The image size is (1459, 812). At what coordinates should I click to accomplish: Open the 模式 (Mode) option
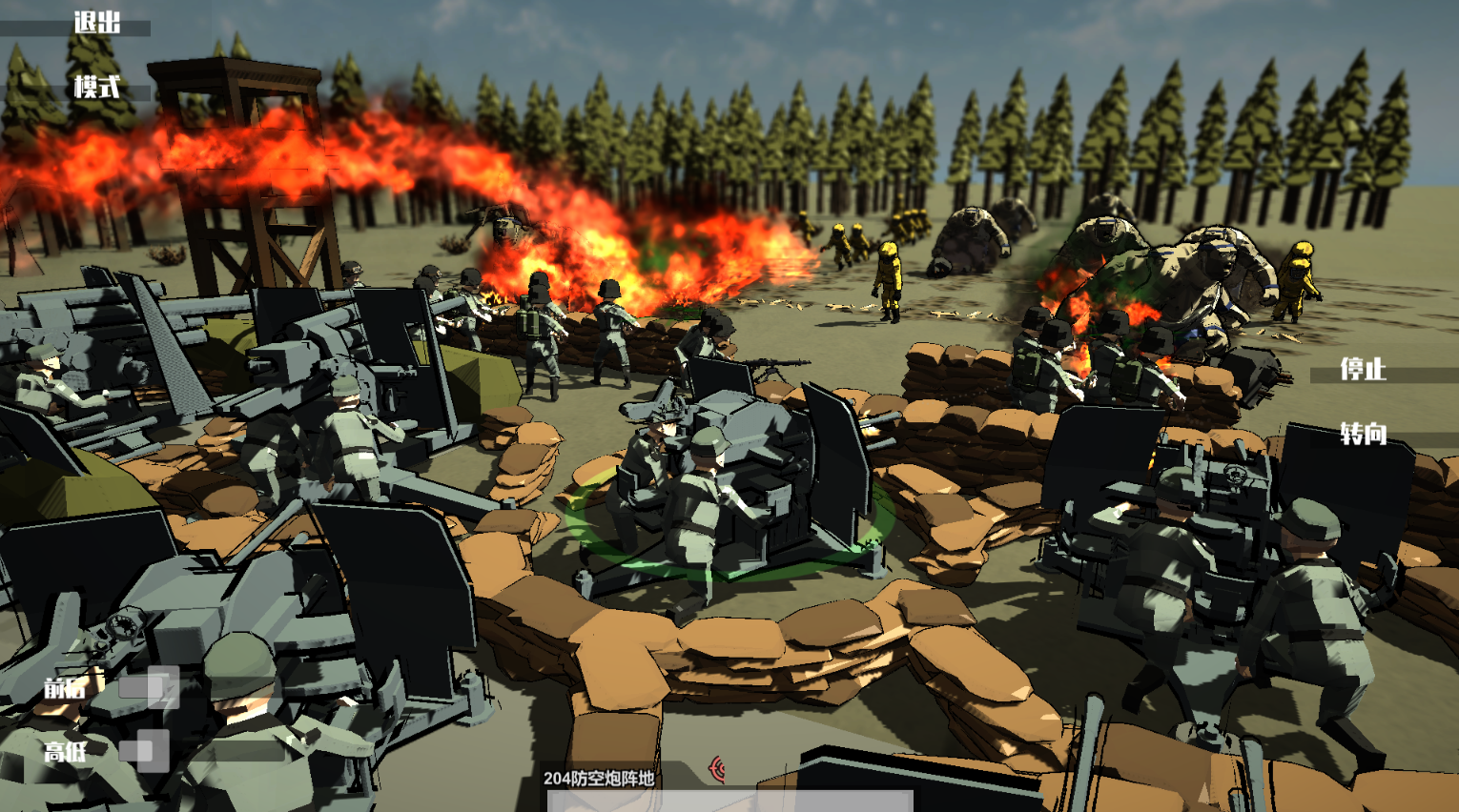[x=96, y=88]
